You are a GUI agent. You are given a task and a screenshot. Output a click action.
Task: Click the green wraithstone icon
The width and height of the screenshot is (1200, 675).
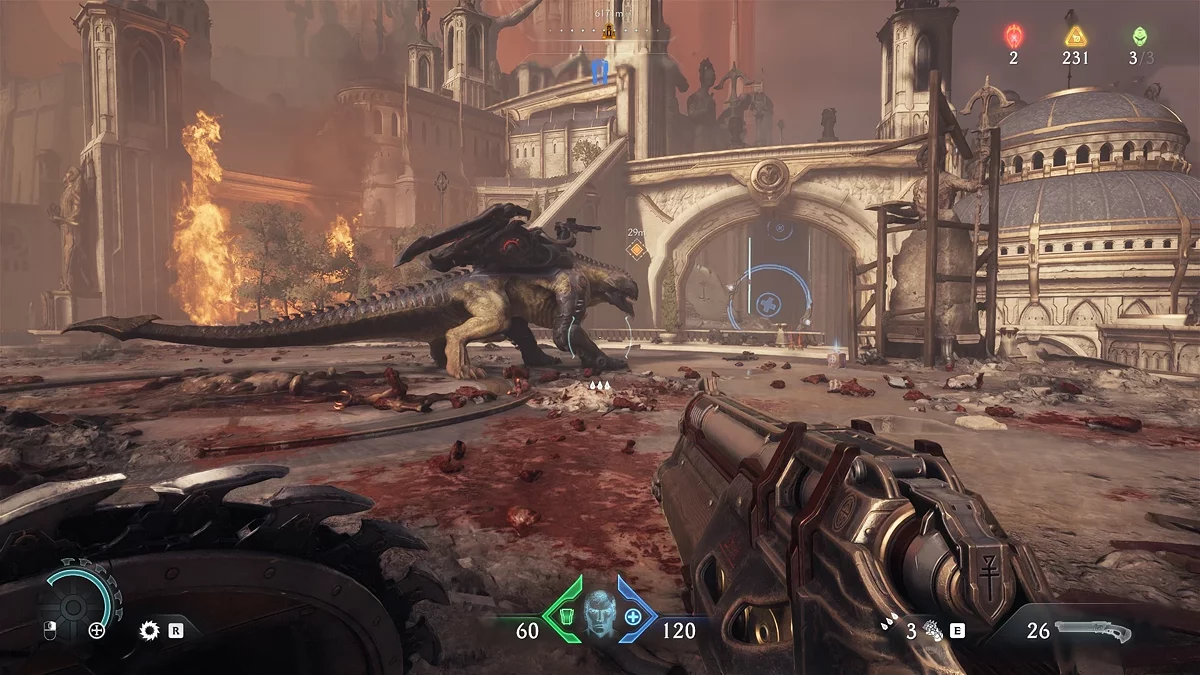click(x=1140, y=36)
